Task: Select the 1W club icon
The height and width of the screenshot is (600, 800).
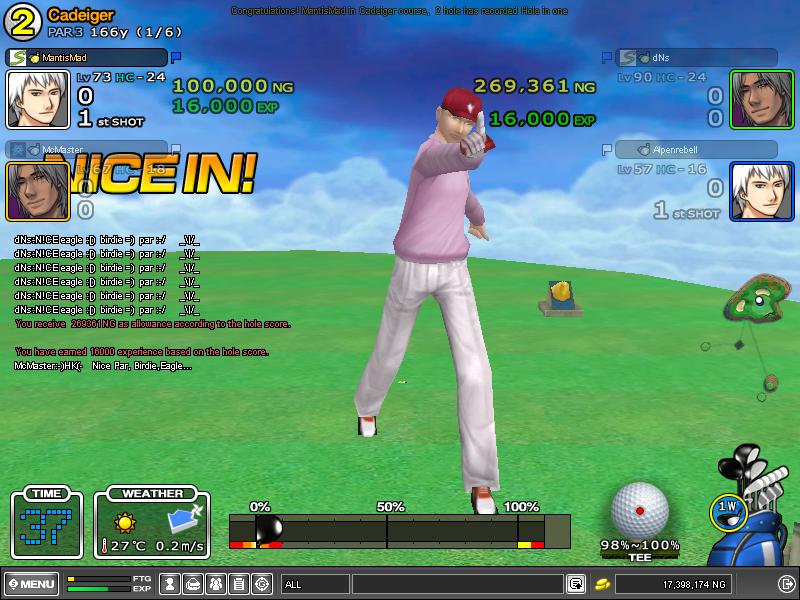Action: [727, 508]
